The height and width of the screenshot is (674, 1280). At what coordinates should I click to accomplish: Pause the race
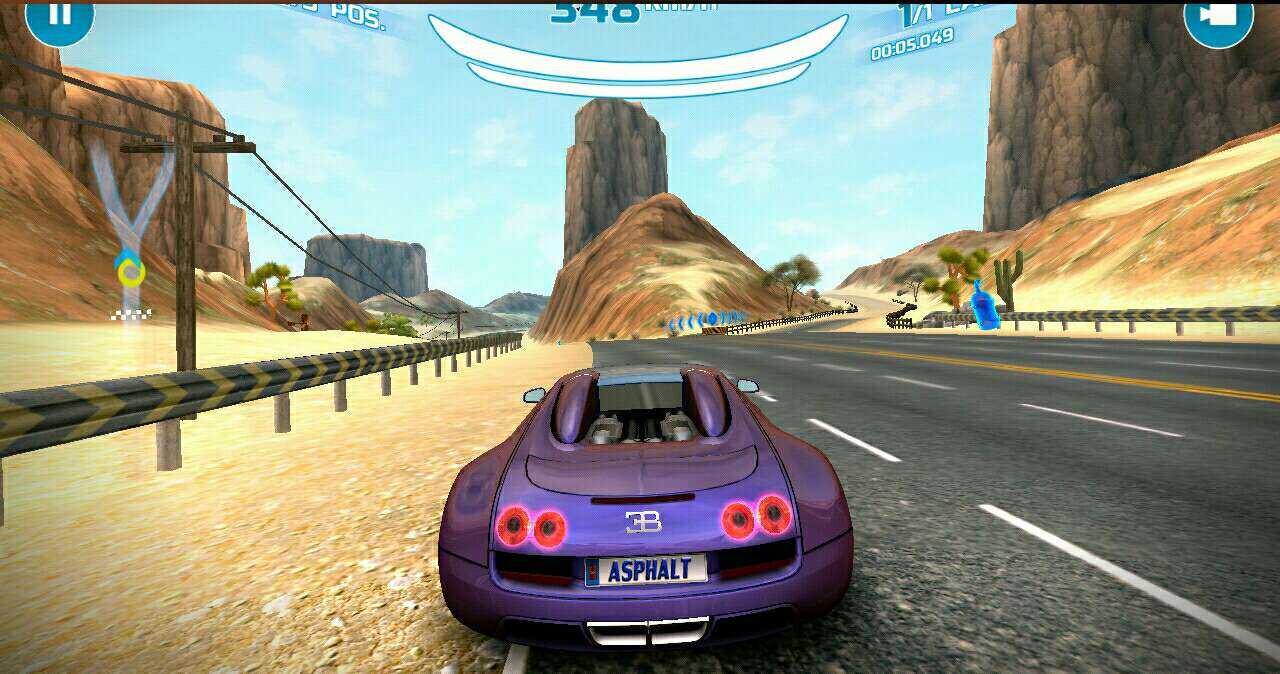click(59, 16)
